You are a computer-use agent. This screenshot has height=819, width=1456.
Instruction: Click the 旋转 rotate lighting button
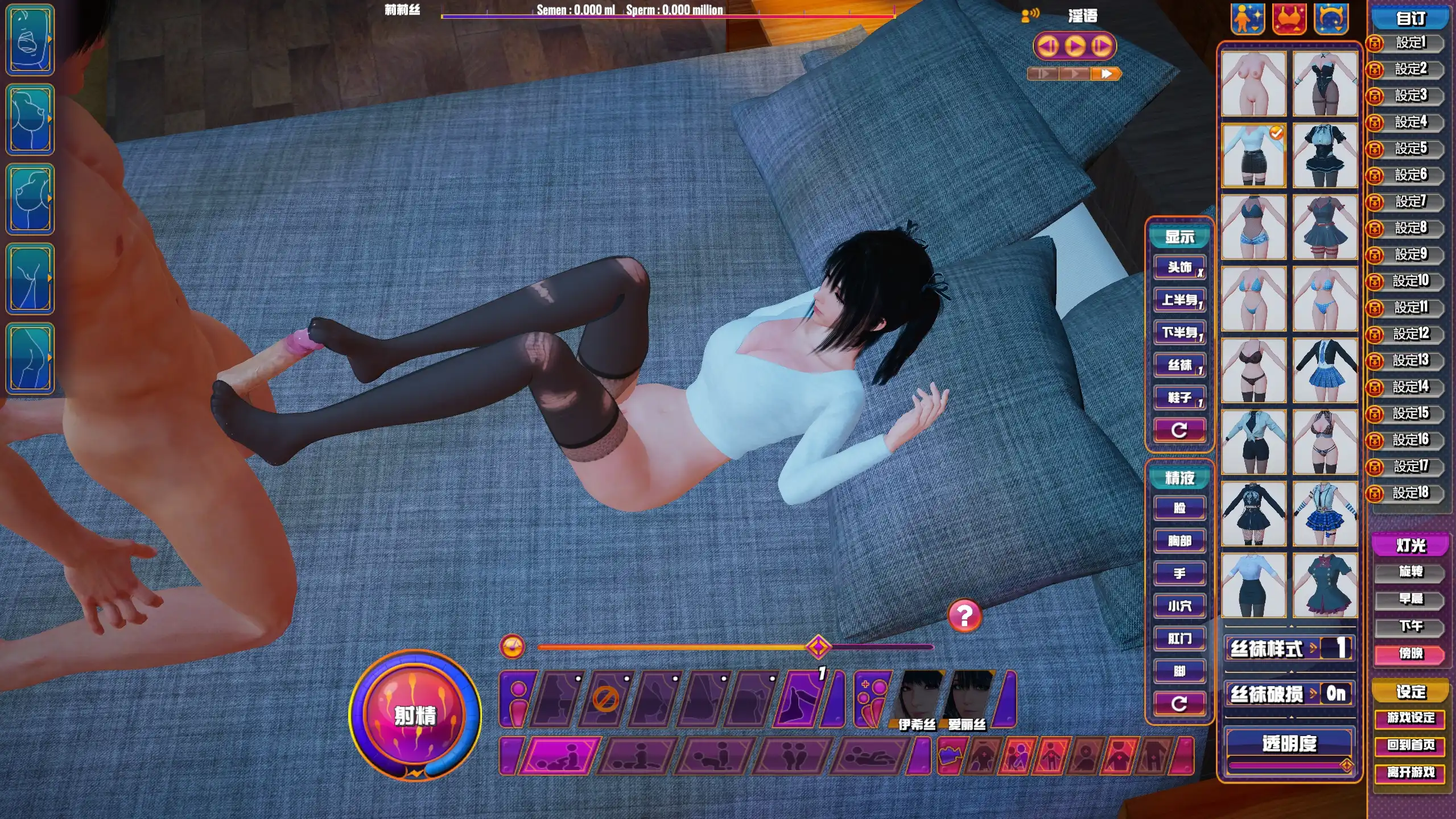coord(1410,572)
